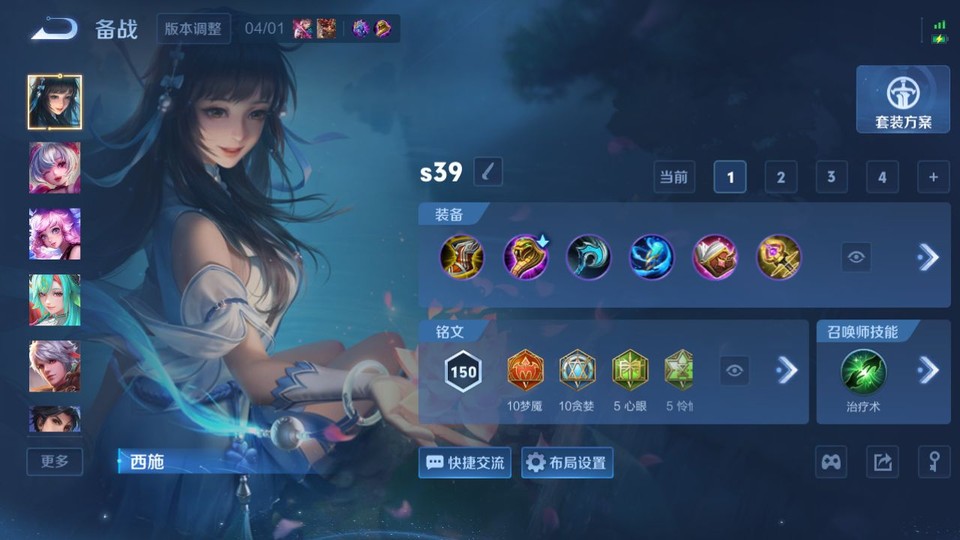Rename the s39 preset with pencil icon
The width and height of the screenshot is (960, 540).
(487, 172)
